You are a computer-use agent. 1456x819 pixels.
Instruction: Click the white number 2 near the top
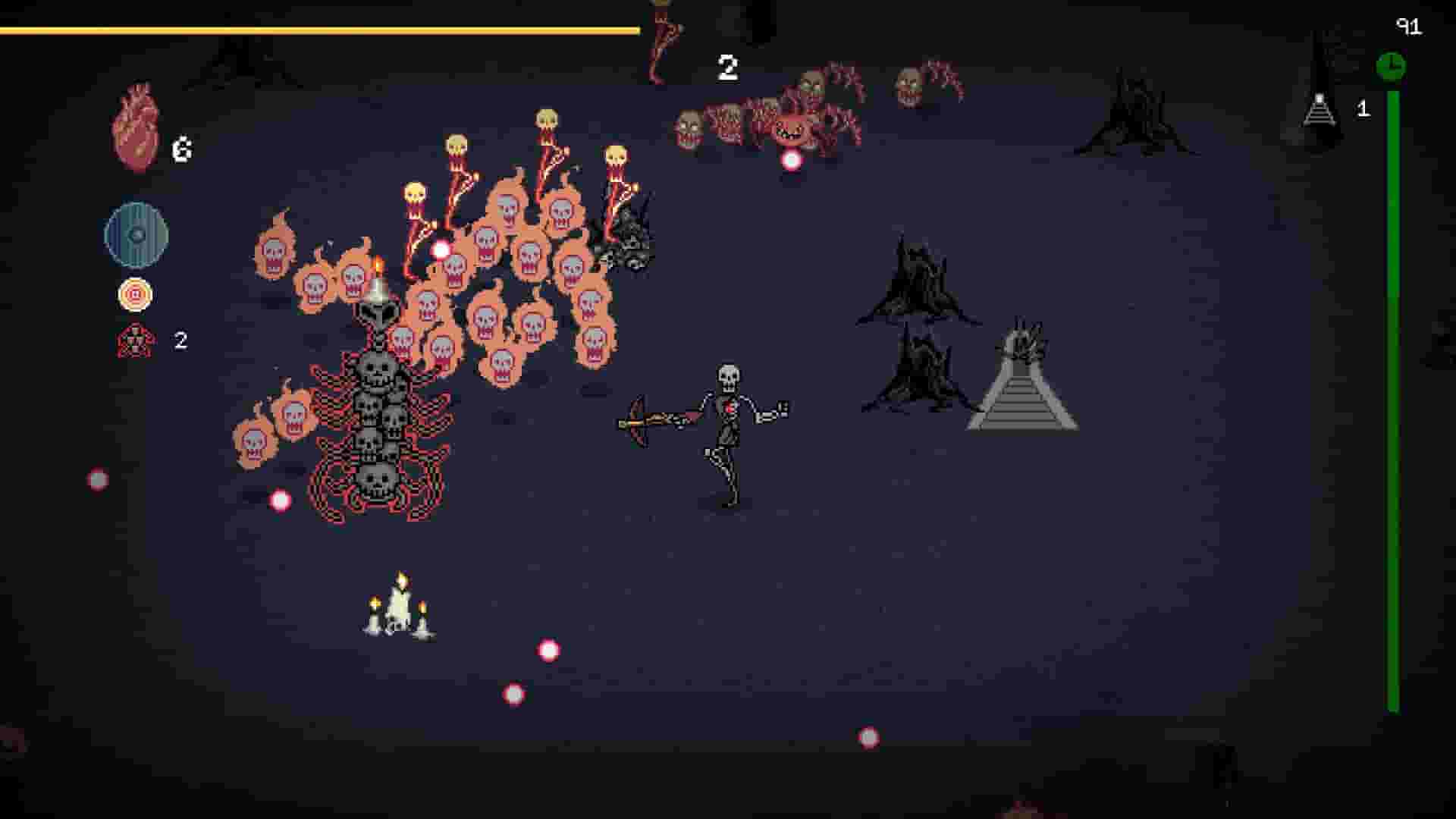coord(727,68)
